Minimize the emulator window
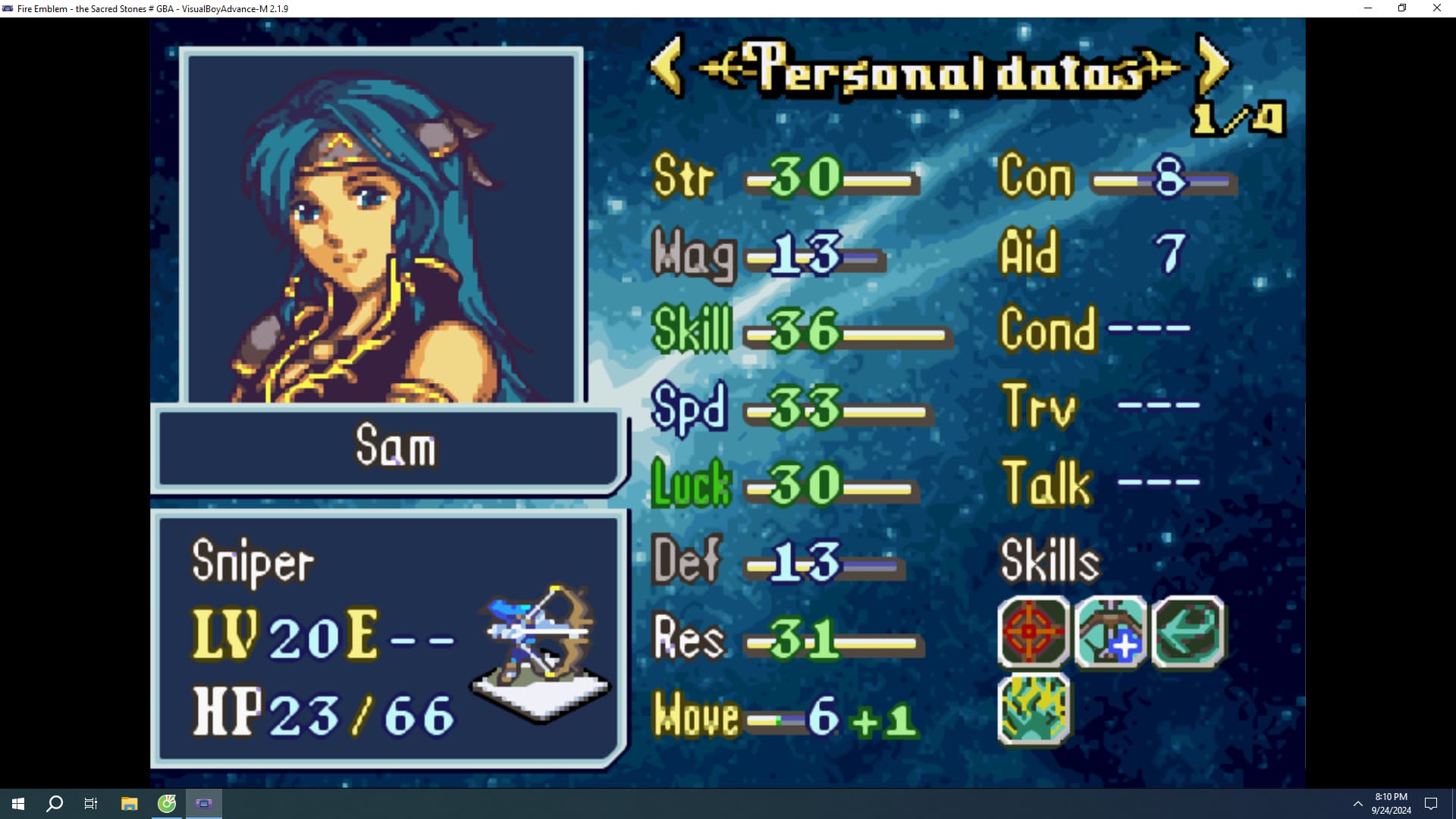Screen dimensions: 1456x819 pos(1368,8)
